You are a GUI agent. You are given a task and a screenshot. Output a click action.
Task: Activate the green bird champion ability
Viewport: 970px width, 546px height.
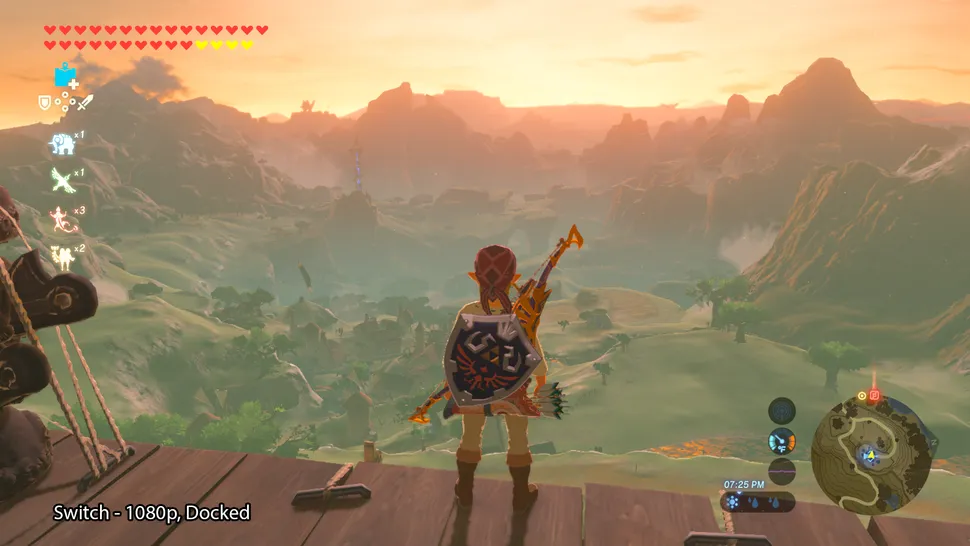click(x=62, y=181)
